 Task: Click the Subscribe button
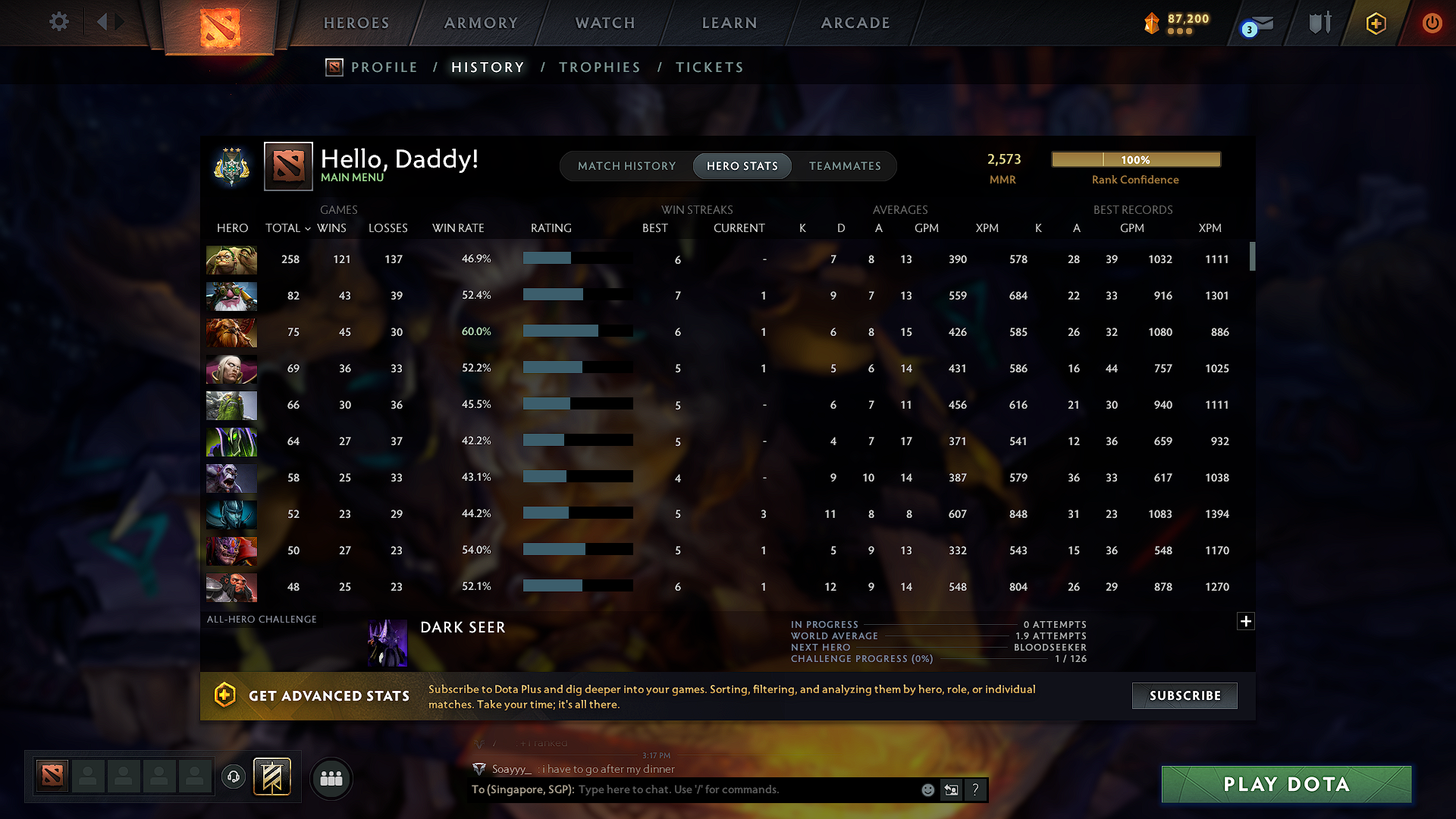pos(1184,695)
